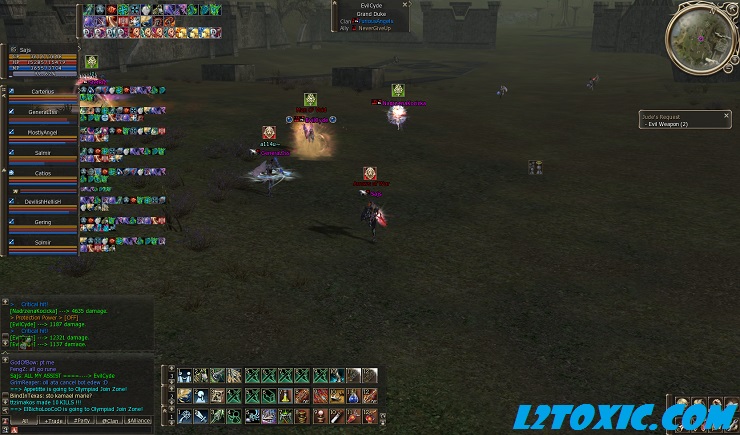Select party member Carterius

click(42, 91)
